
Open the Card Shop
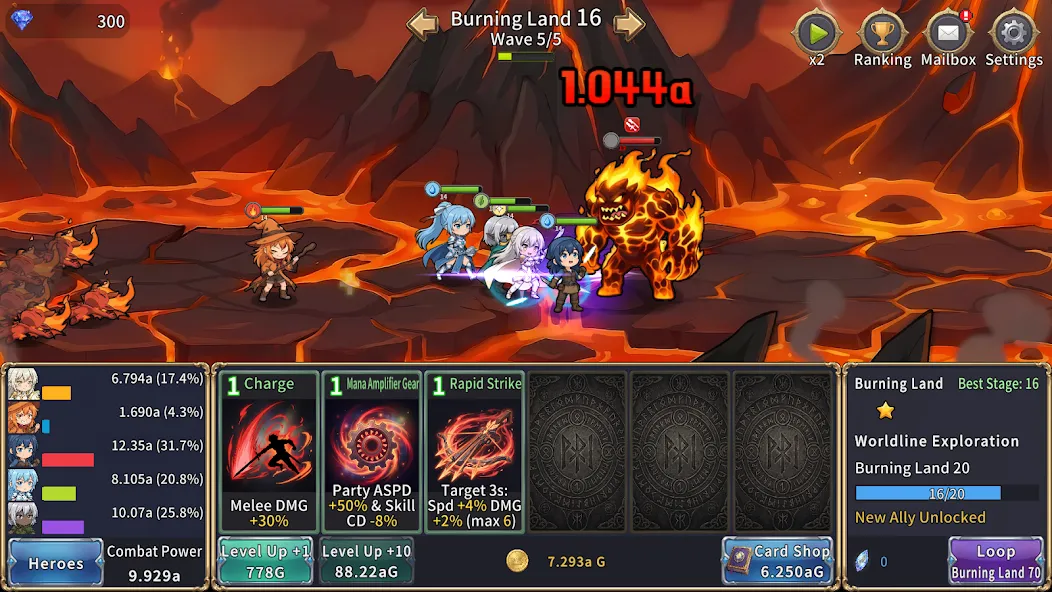(778, 561)
